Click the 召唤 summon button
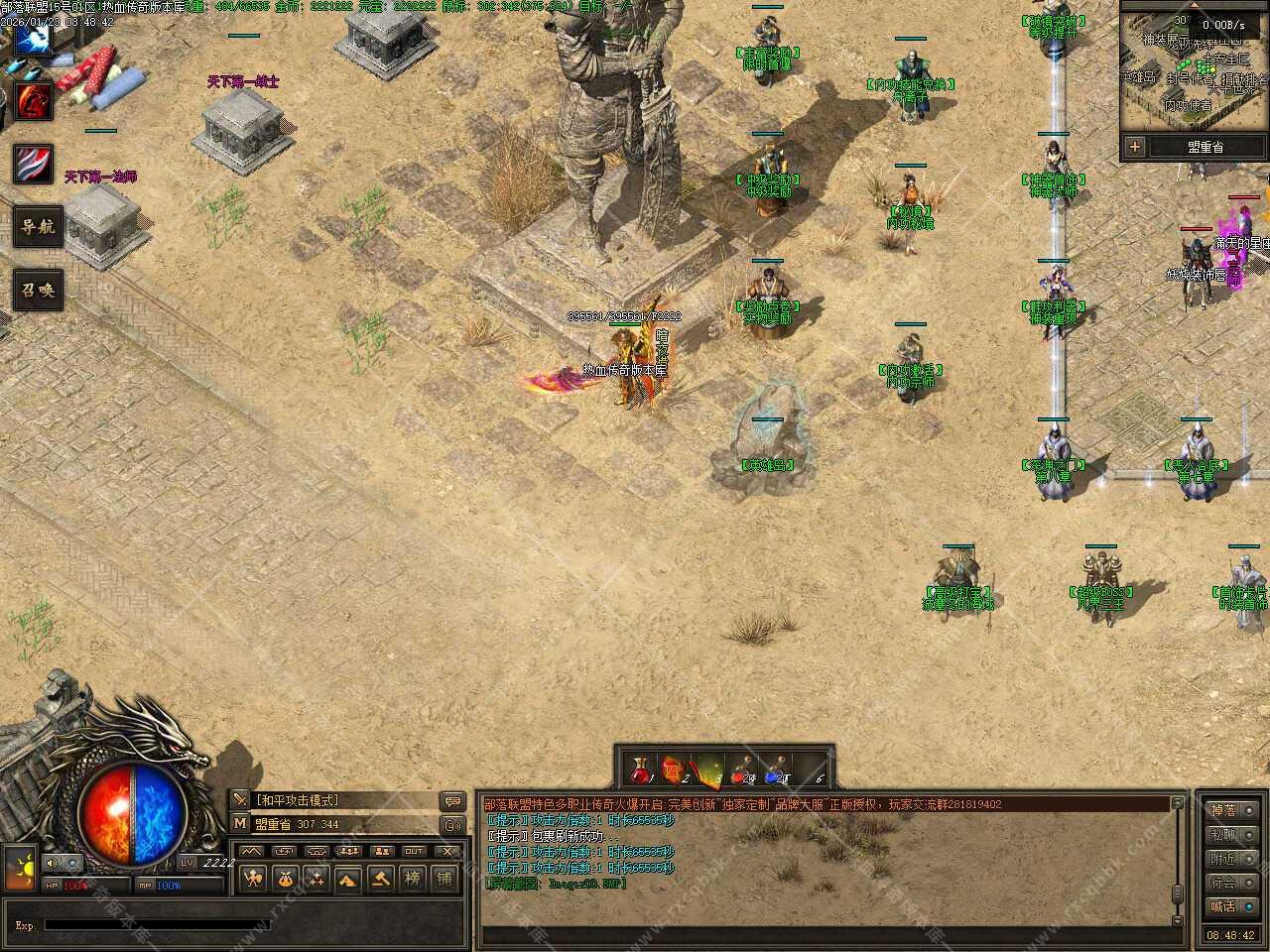 pos(38,291)
